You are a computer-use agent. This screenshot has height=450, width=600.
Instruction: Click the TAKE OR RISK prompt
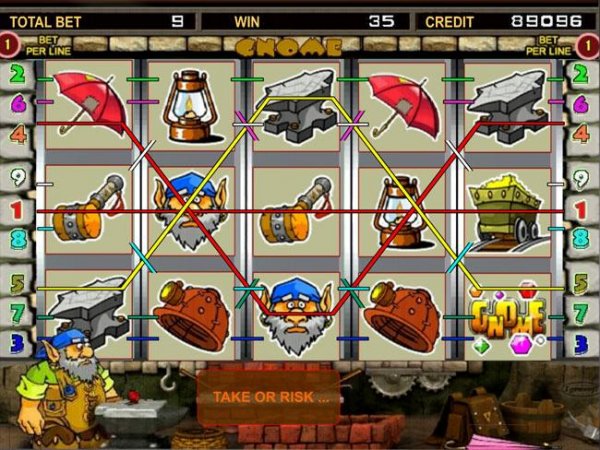[x=268, y=396]
